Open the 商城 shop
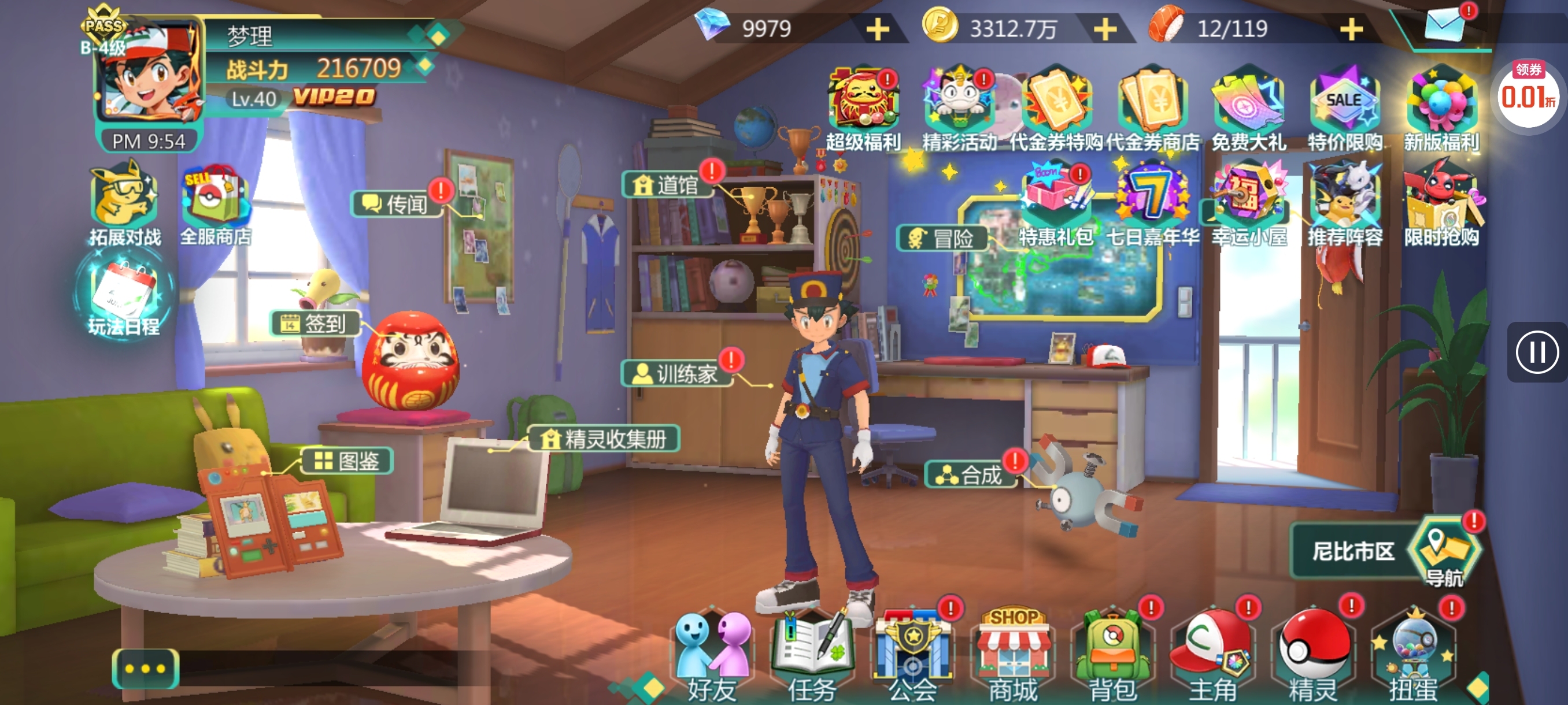The width and height of the screenshot is (1568, 705). click(1012, 654)
